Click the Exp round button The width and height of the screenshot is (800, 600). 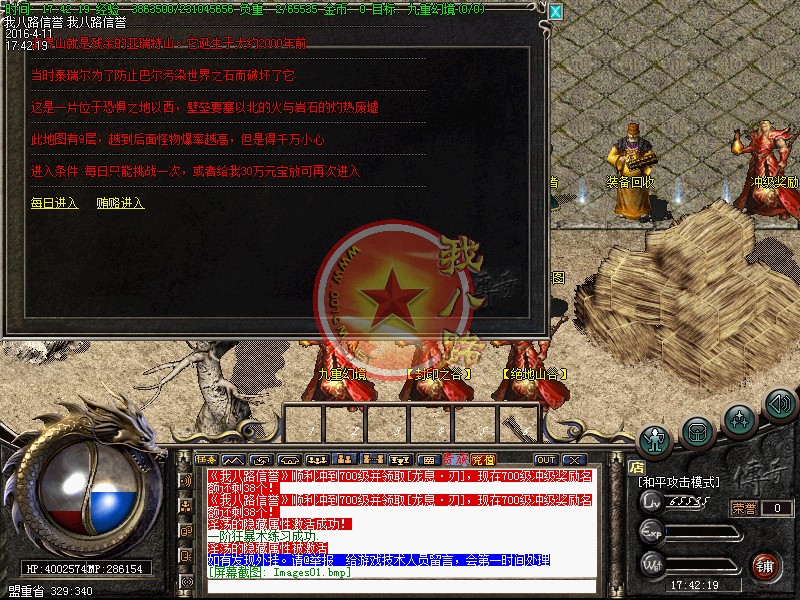coord(651,531)
